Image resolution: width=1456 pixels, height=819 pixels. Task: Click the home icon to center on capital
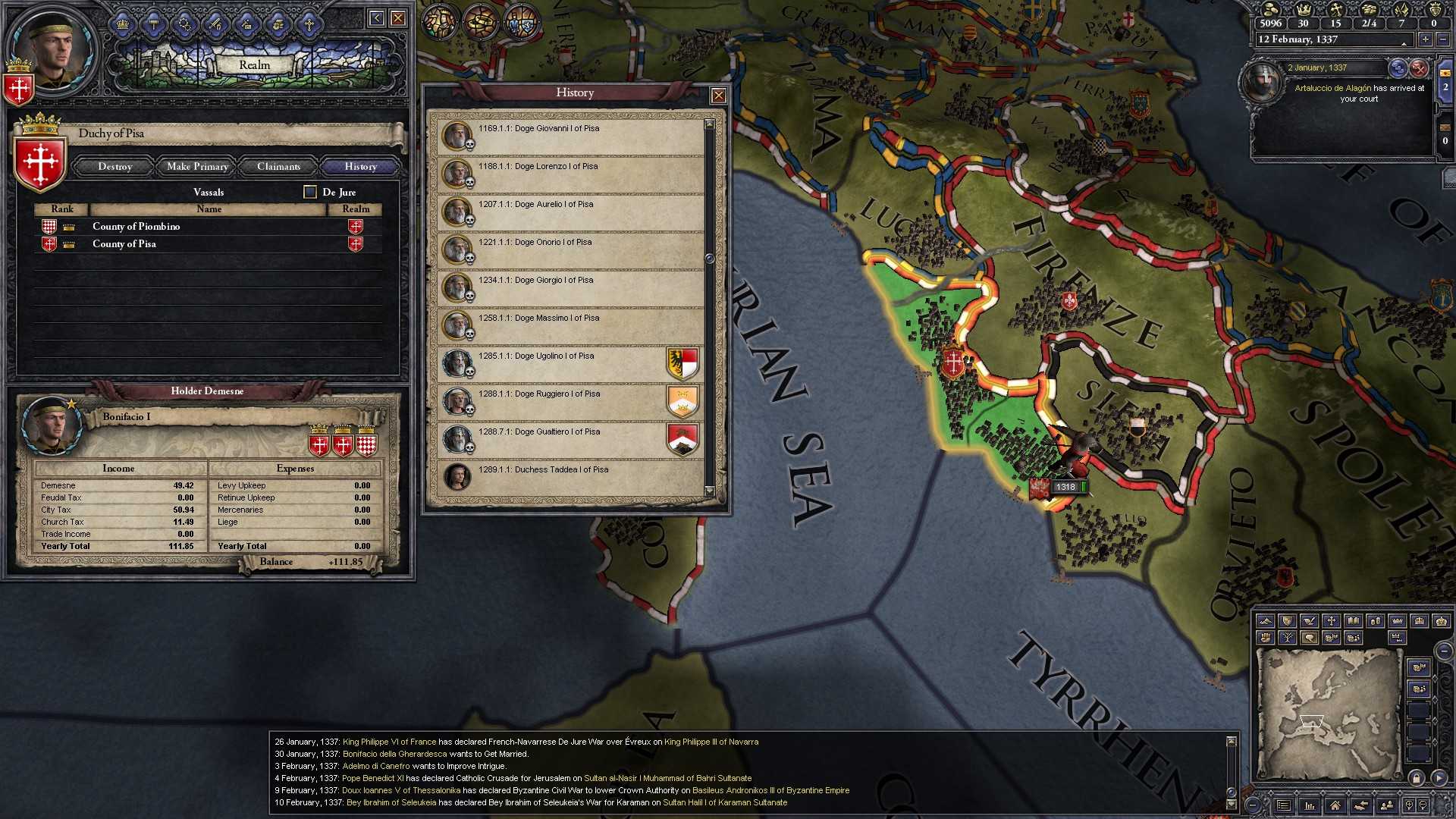pyautogui.click(x=1336, y=805)
